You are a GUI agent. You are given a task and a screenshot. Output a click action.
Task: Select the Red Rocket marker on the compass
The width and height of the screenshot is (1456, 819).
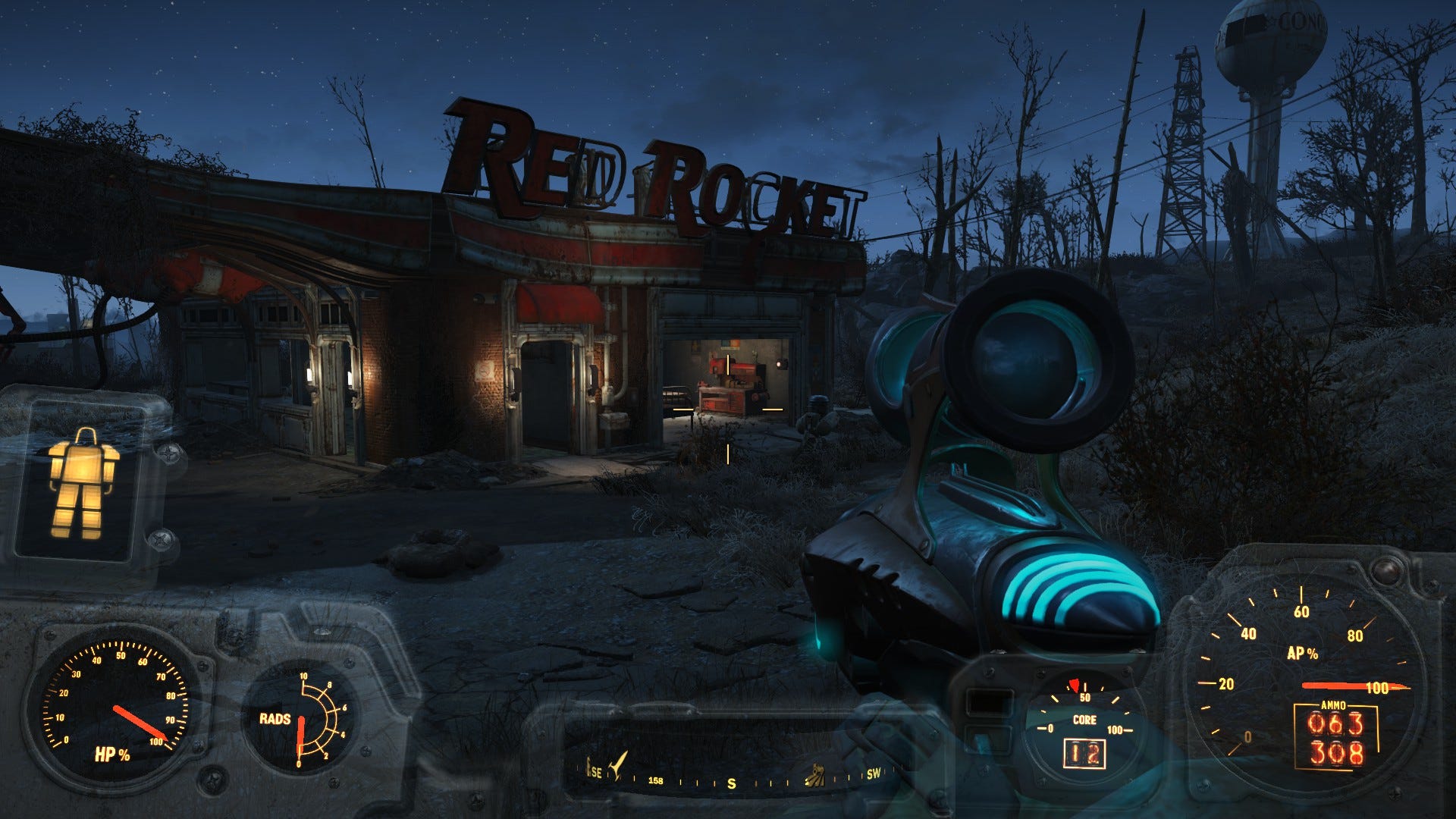(x=620, y=763)
